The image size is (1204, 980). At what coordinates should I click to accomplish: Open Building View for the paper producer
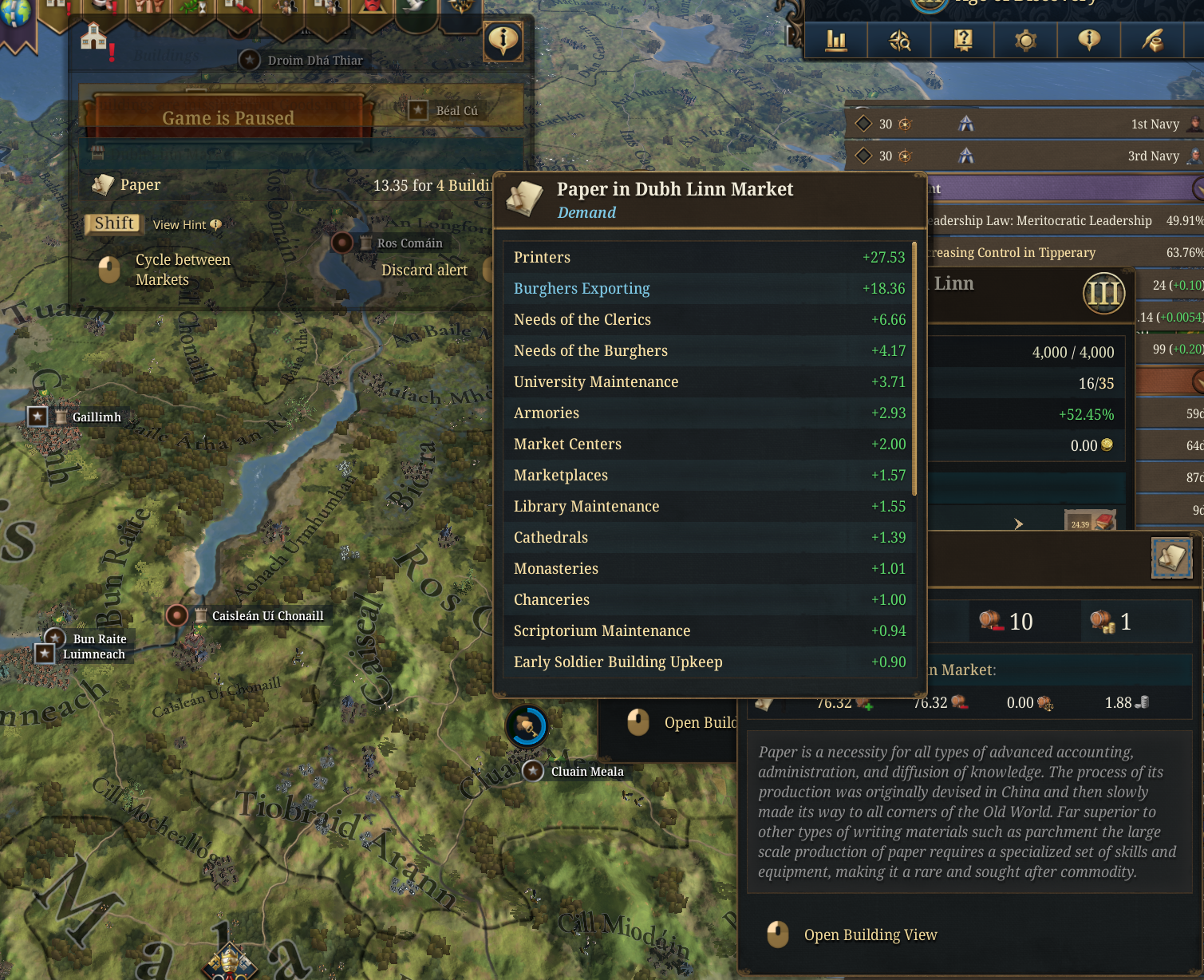870,935
